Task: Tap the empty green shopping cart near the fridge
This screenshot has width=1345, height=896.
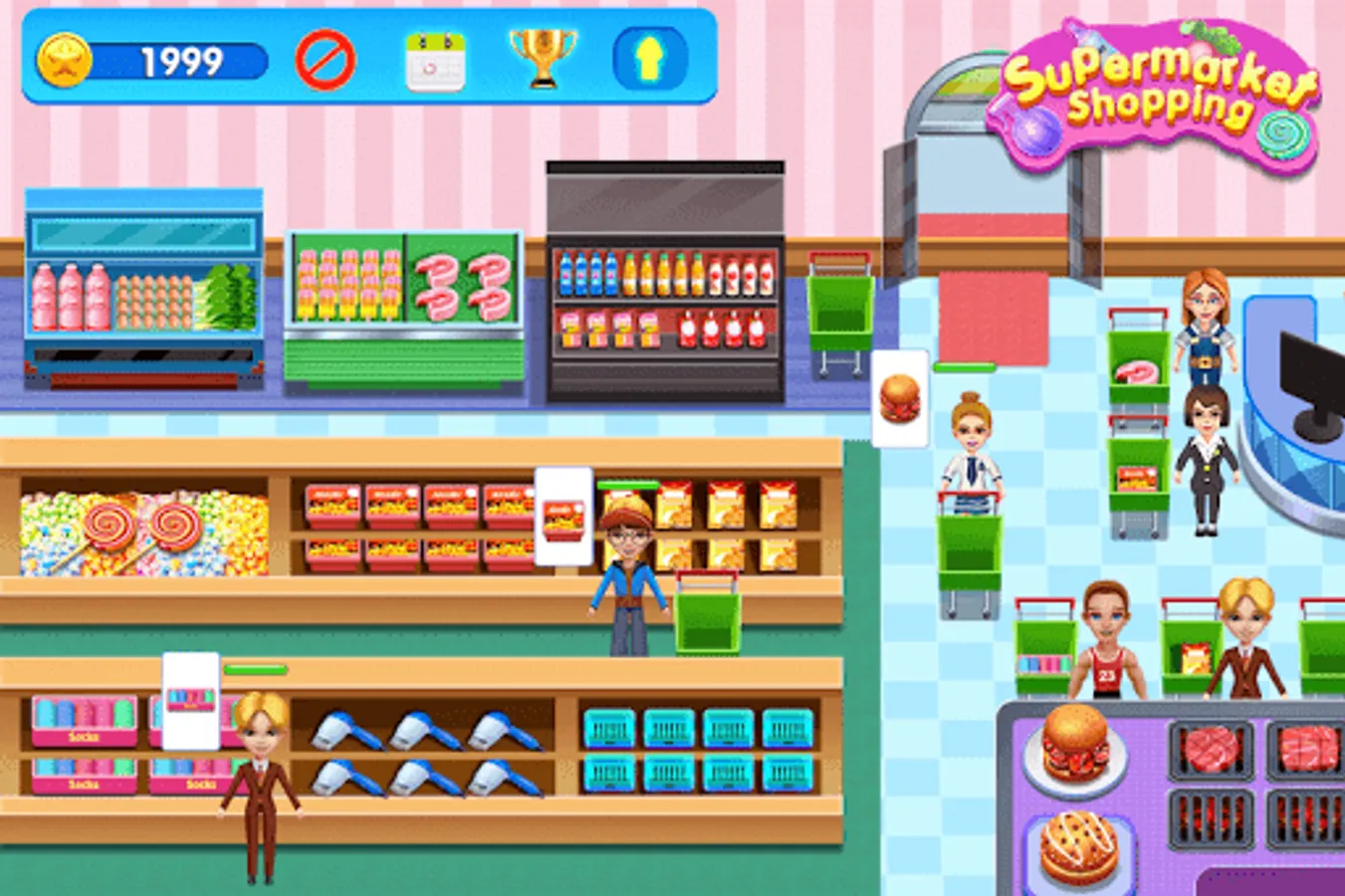Action: pos(839,309)
